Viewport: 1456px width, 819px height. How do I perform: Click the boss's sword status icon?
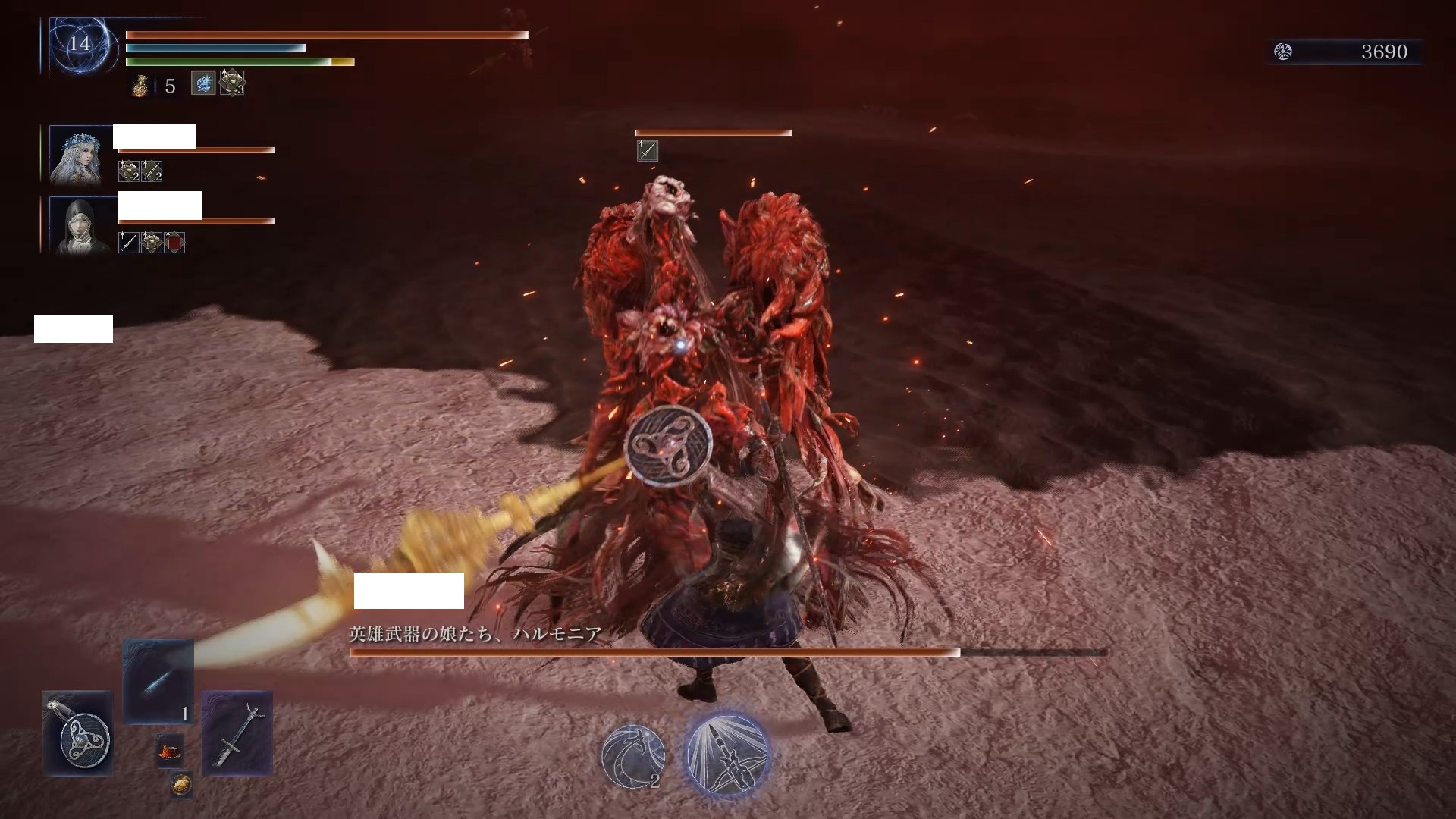647,151
